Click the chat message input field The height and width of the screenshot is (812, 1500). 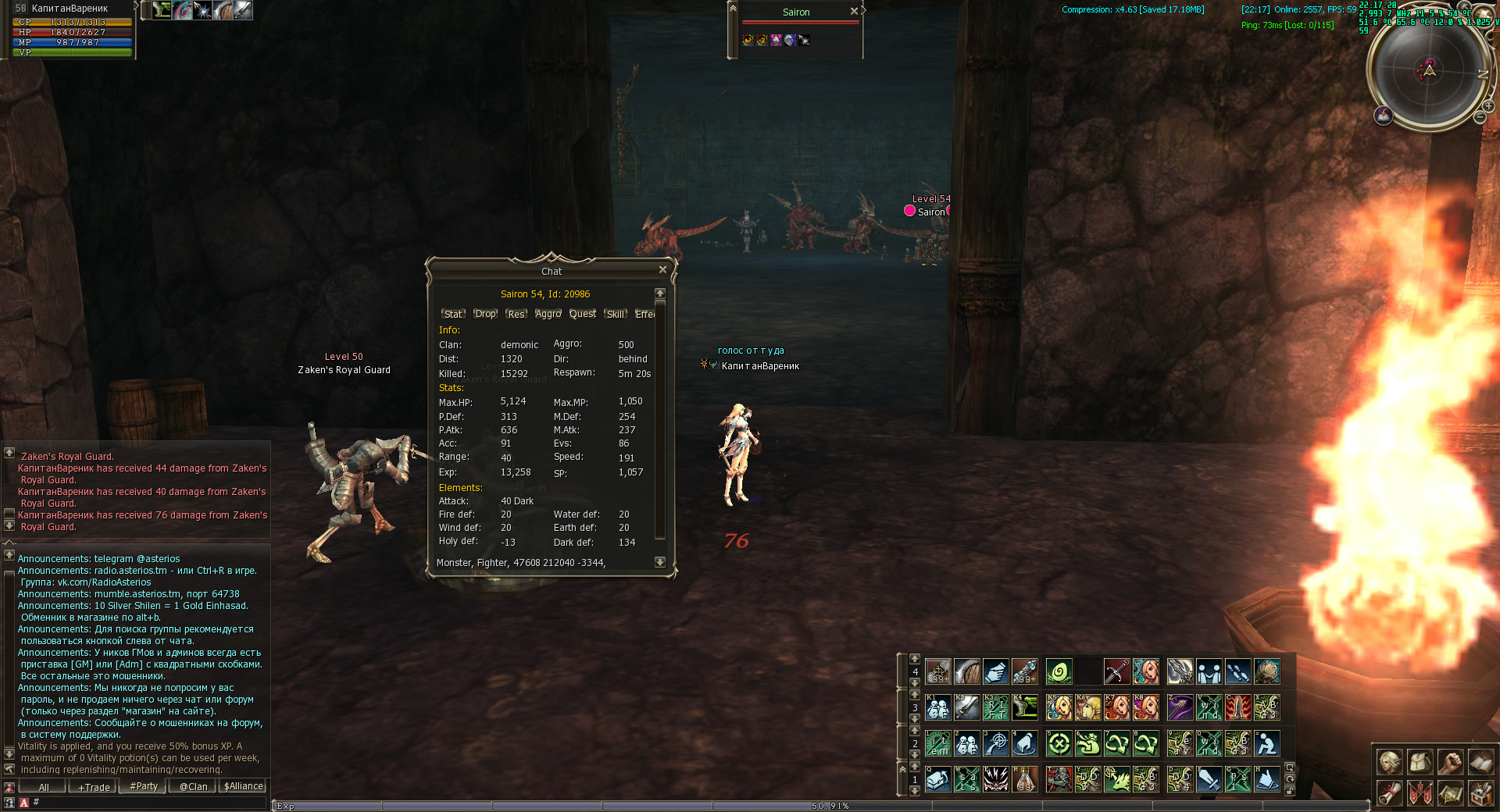pos(148,802)
